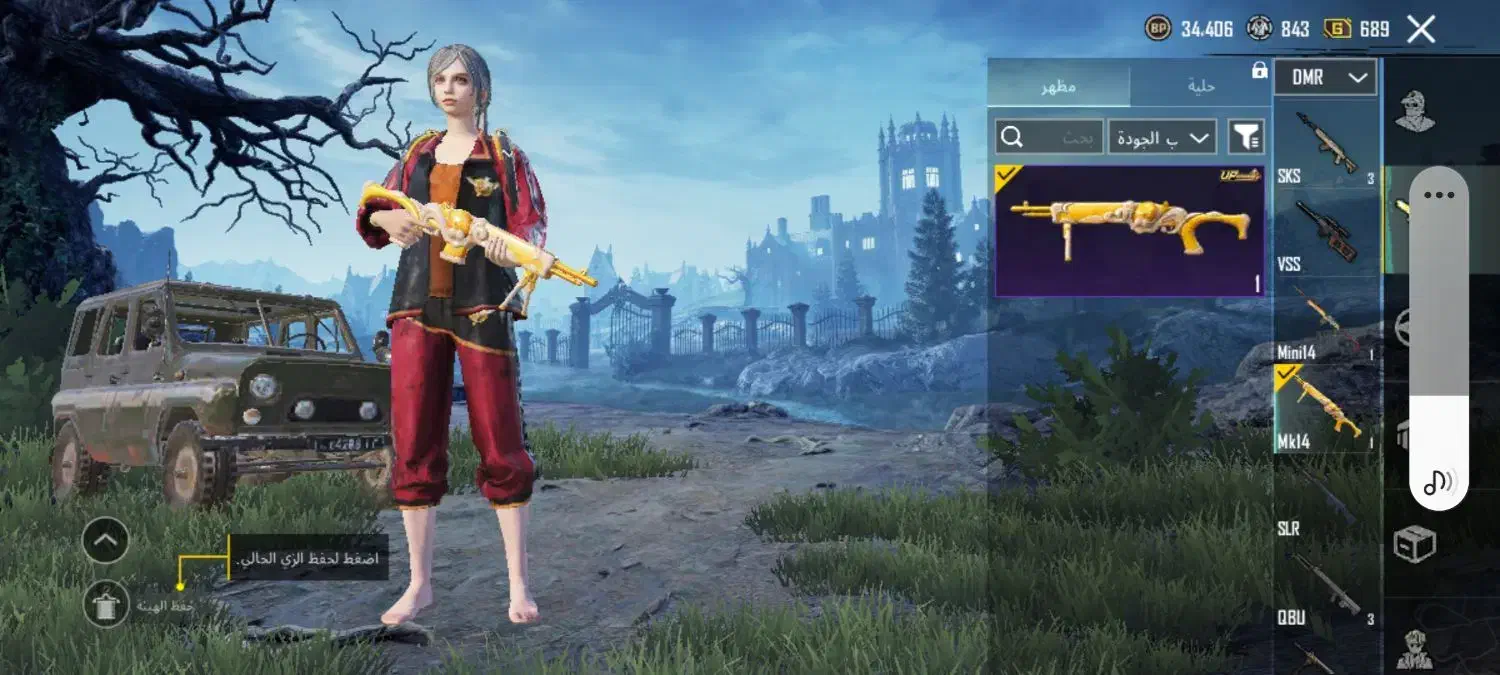Choose the VSS in the weapon list
The image size is (1500, 675).
coord(1326,232)
